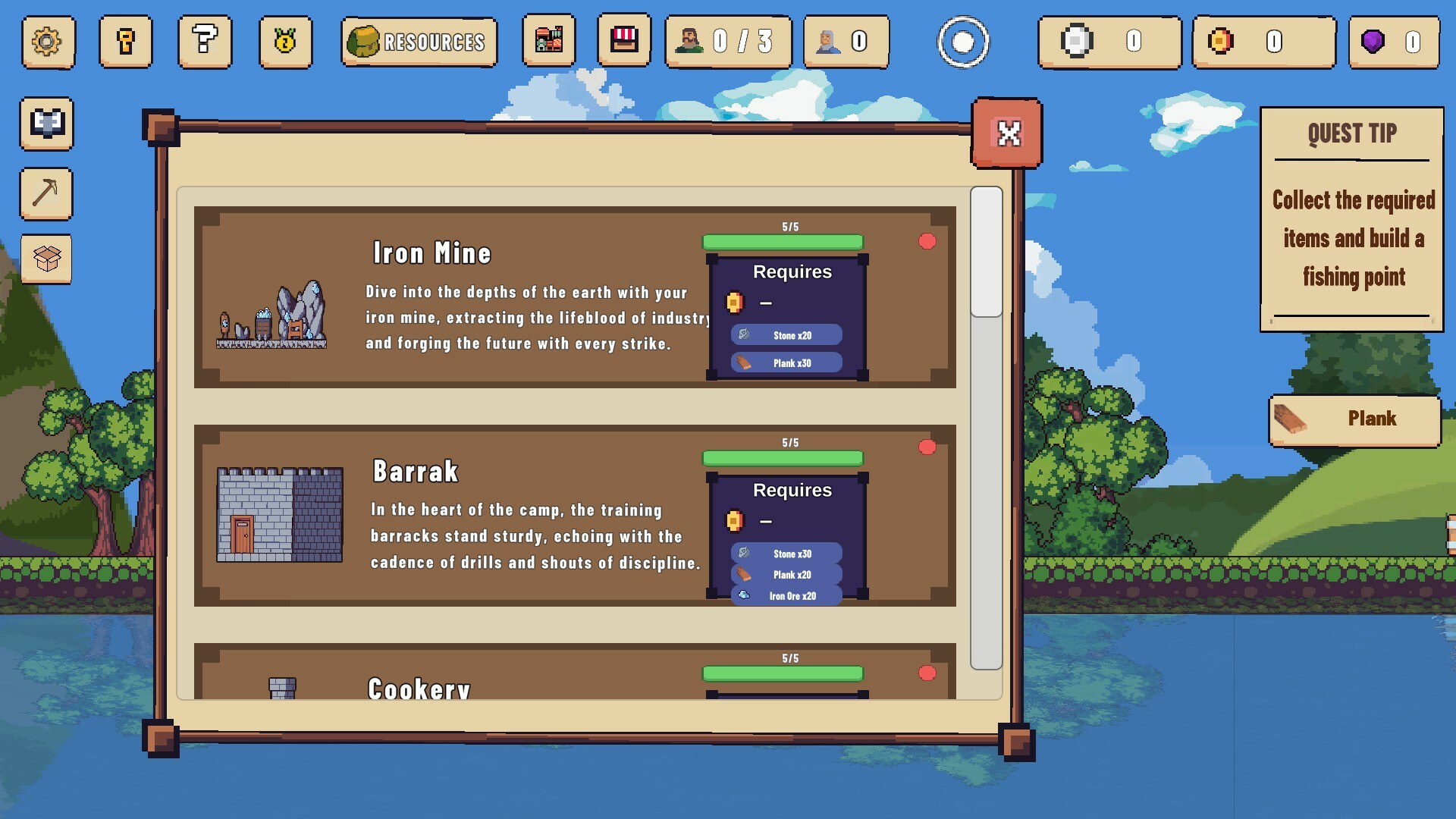Open the crate storage button
Screen dimensions: 1456x819
pyautogui.click(x=46, y=259)
